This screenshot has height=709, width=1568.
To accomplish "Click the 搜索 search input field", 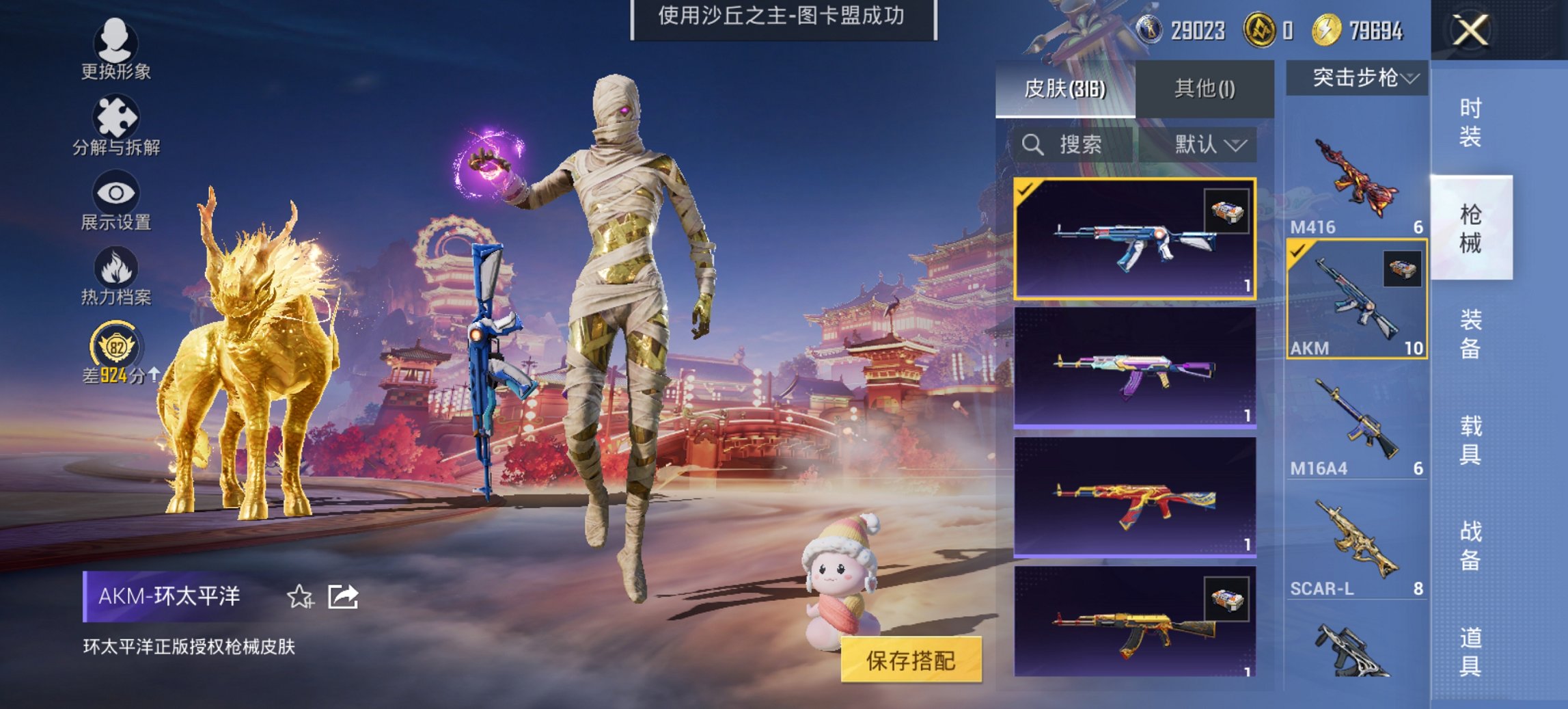I will pos(1079,146).
